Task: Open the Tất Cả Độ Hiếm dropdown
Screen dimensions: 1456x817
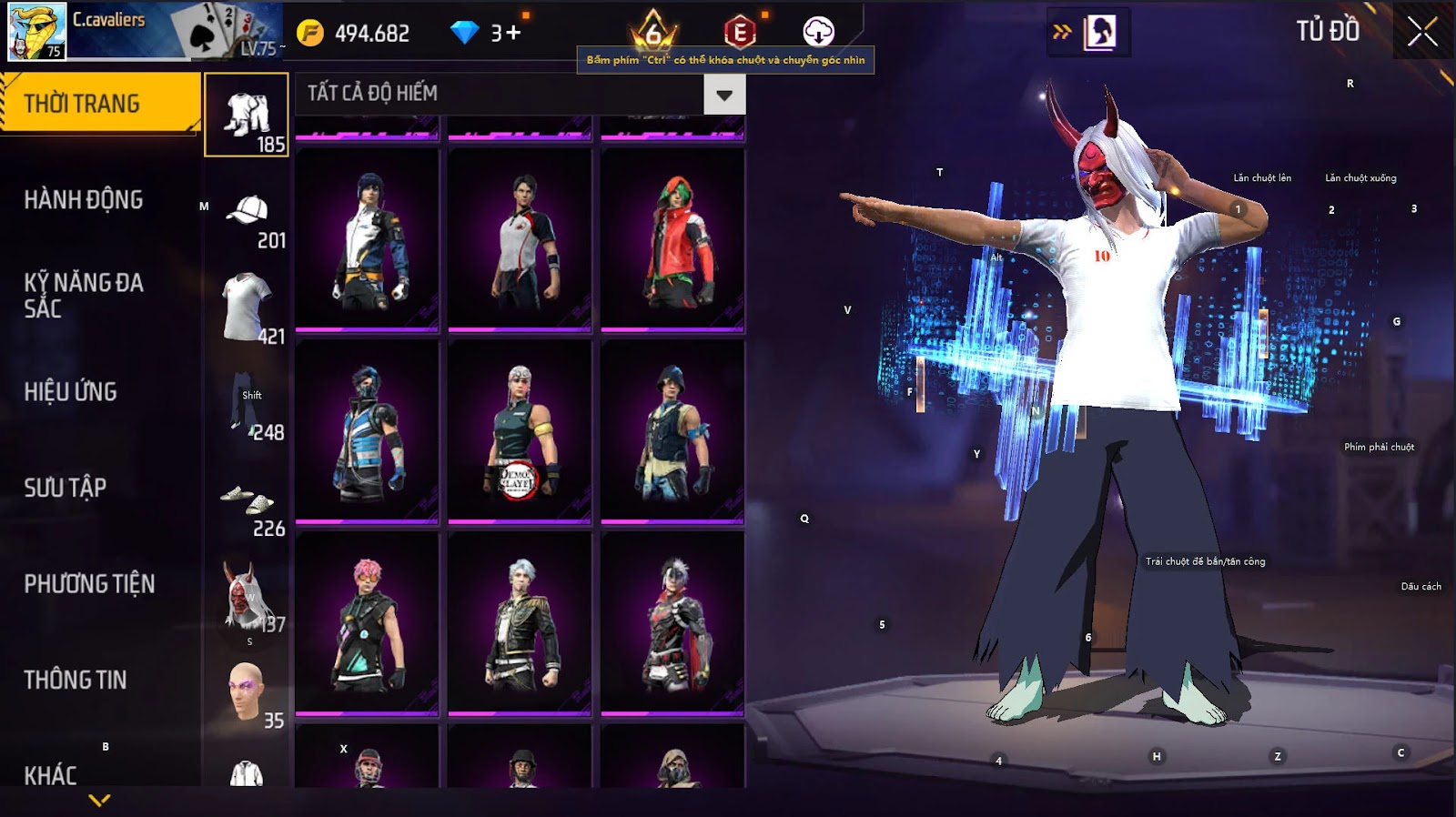Action: (x=724, y=95)
